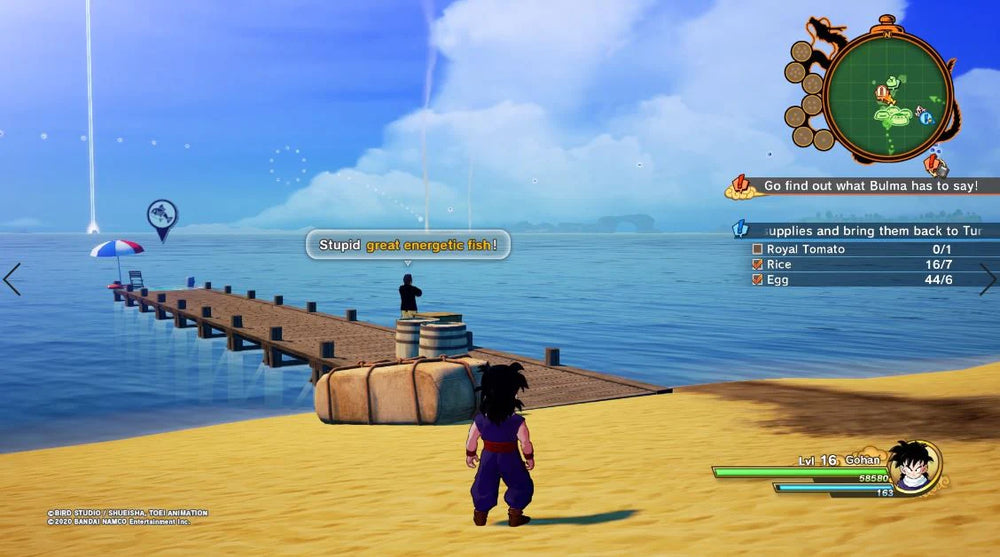This screenshot has height=557, width=1000.
Task: Go to the previous image with left arrow
Action: pos(12,279)
